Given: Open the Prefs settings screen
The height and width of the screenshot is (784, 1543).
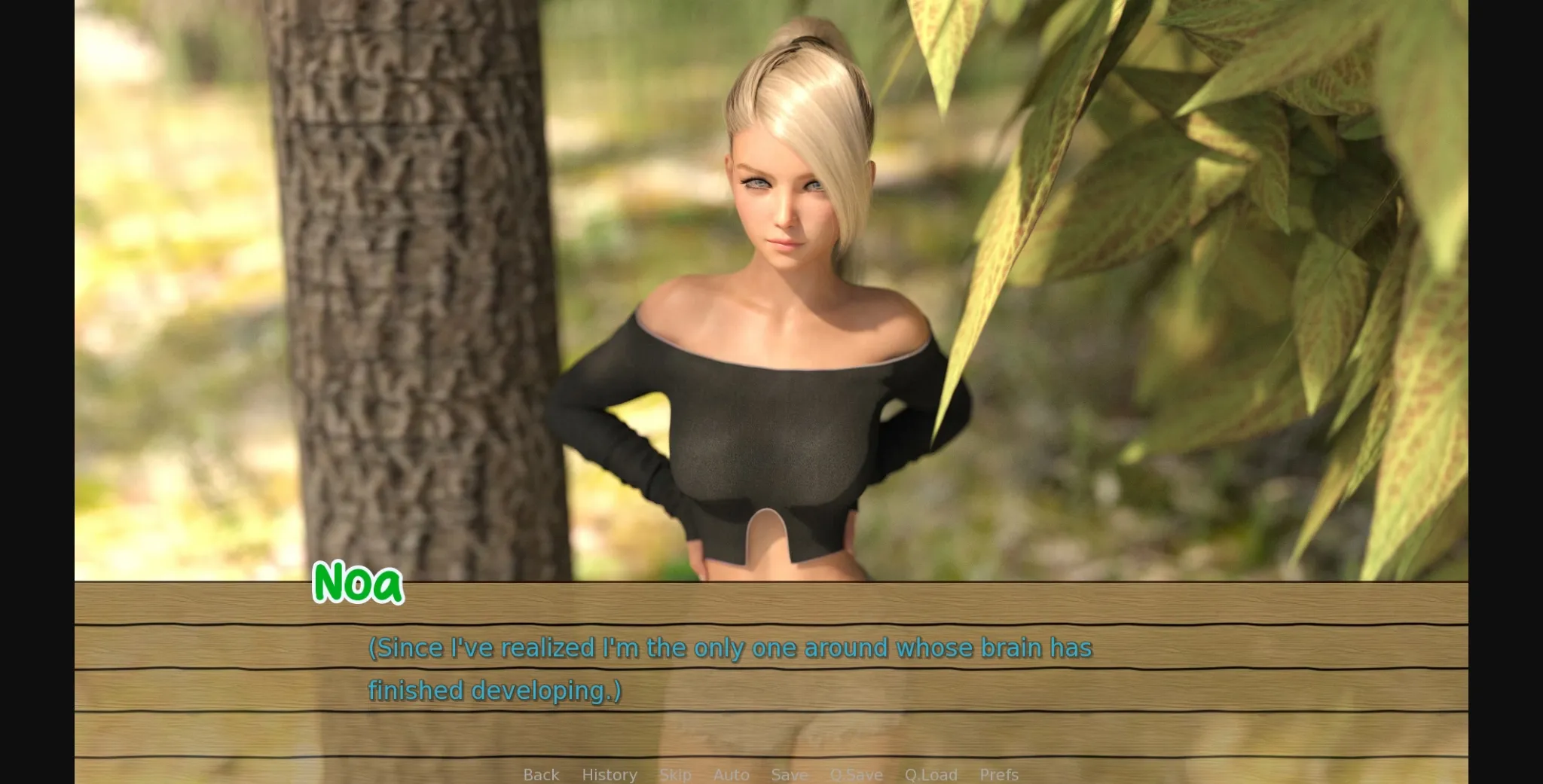Looking at the screenshot, I should coord(998,774).
